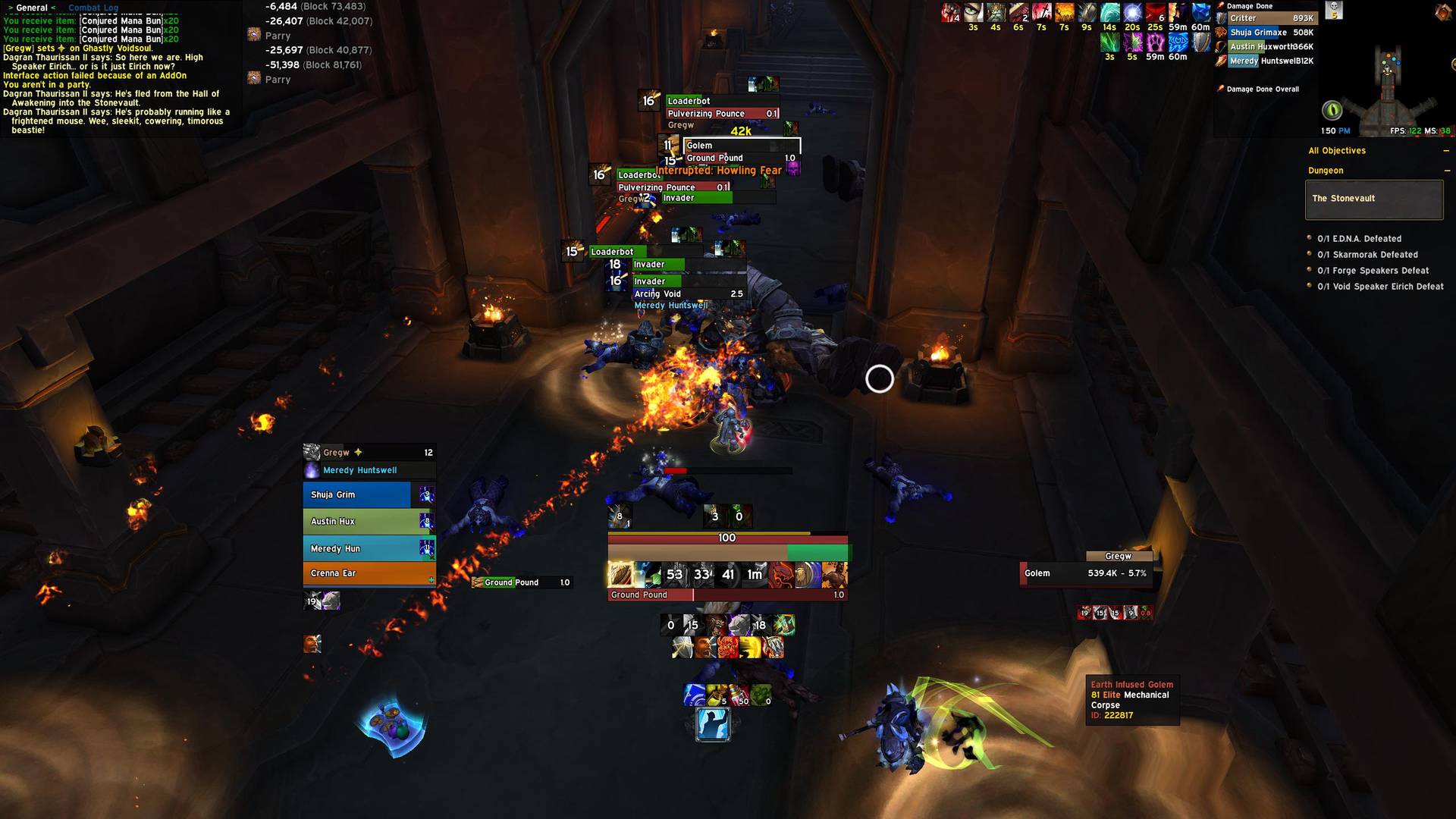Click the green eye minimap button
Viewport: 1456px width, 819px height.
tap(1332, 111)
